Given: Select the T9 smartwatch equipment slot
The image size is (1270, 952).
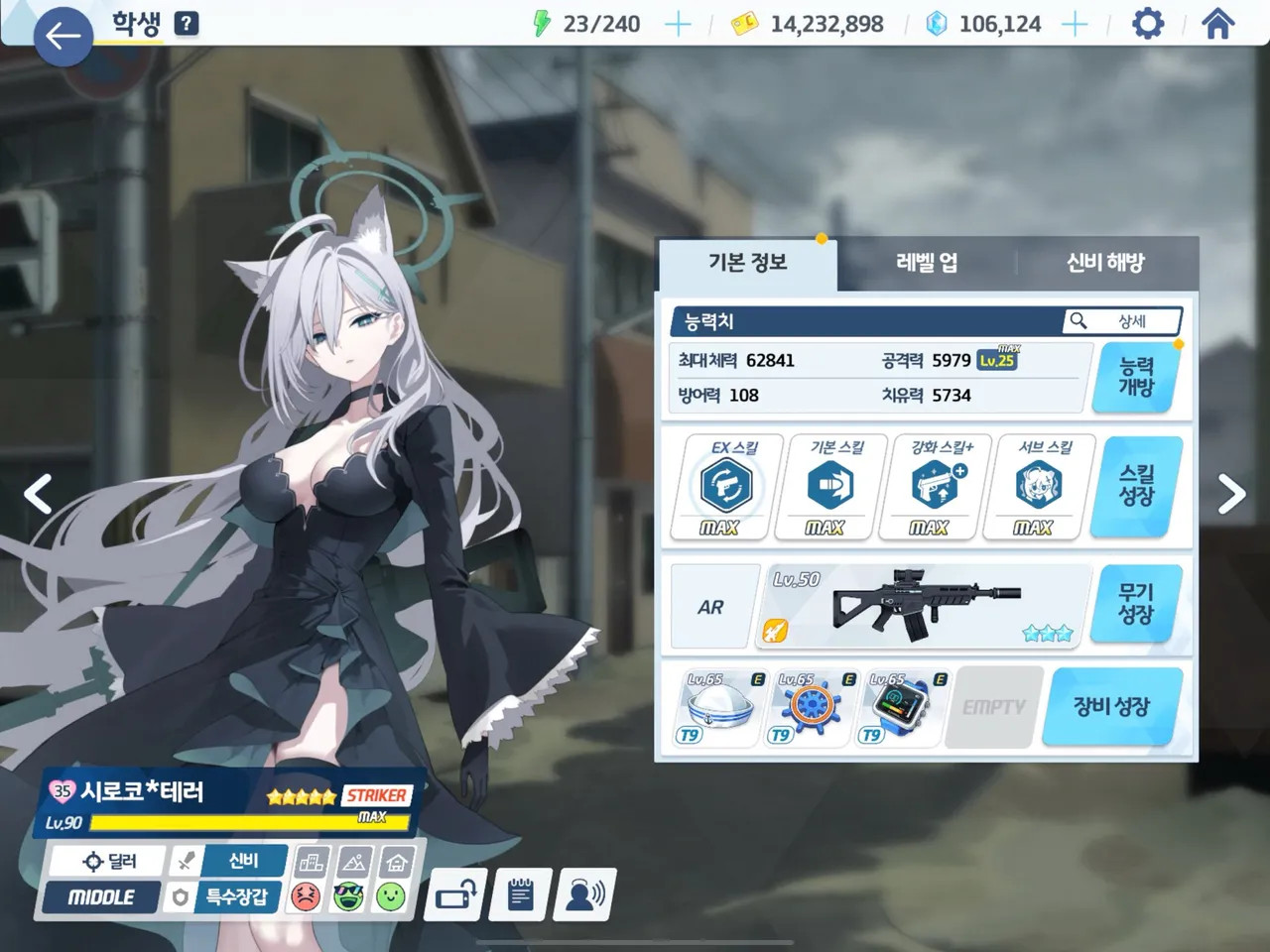Looking at the screenshot, I should click(x=900, y=708).
